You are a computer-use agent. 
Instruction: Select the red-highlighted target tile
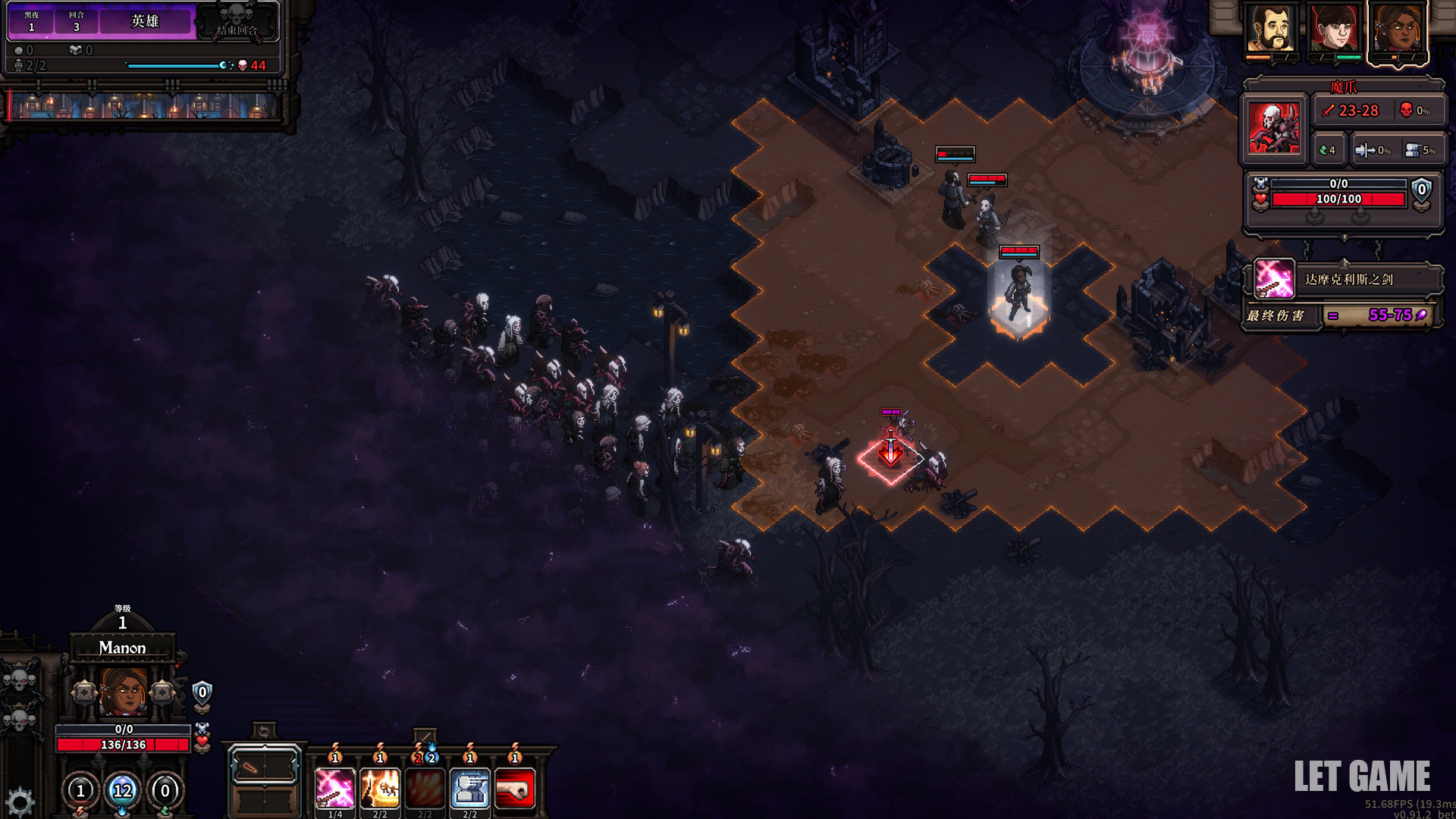[x=891, y=458]
